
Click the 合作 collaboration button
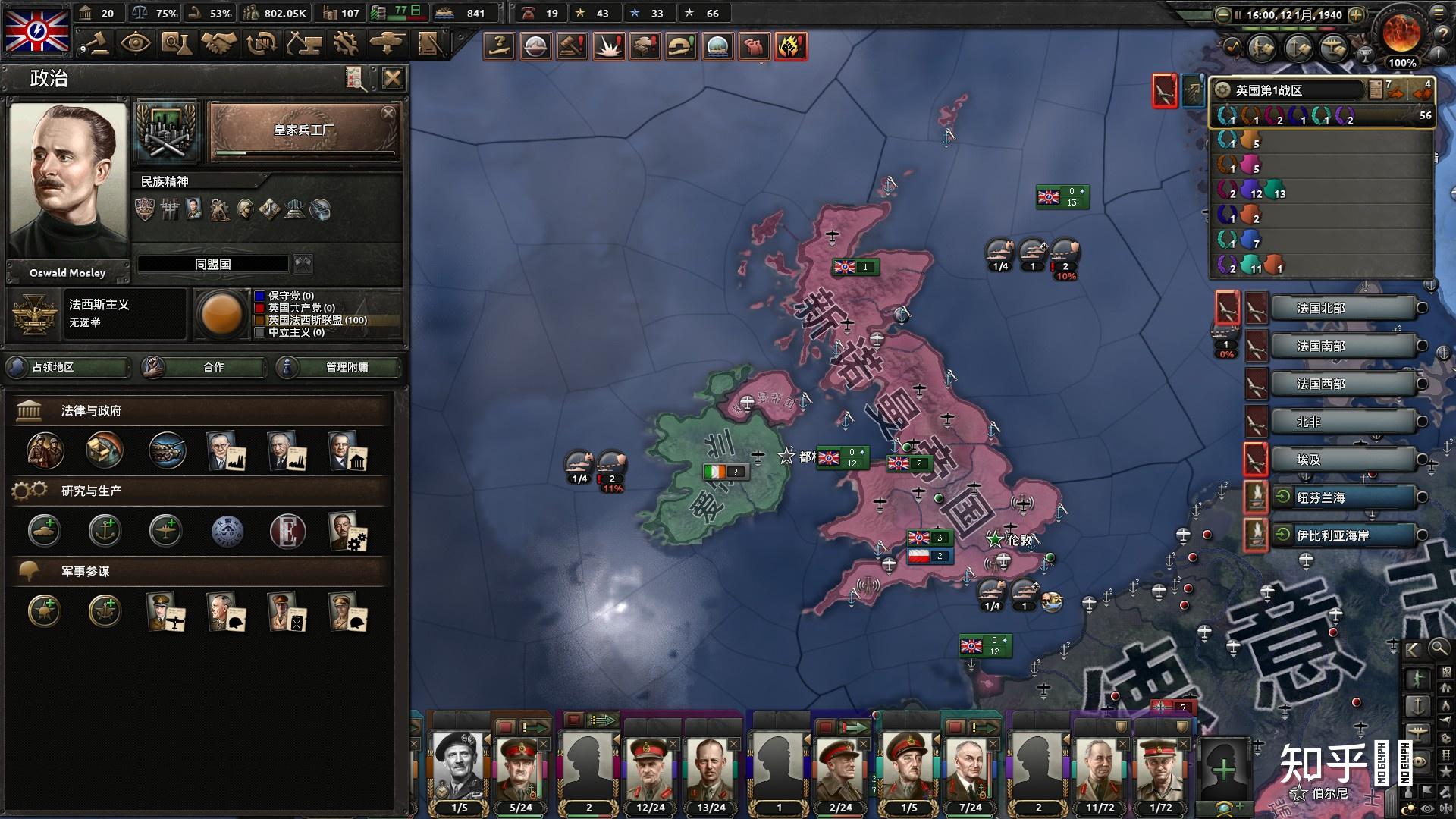pyautogui.click(x=205, y=367)
